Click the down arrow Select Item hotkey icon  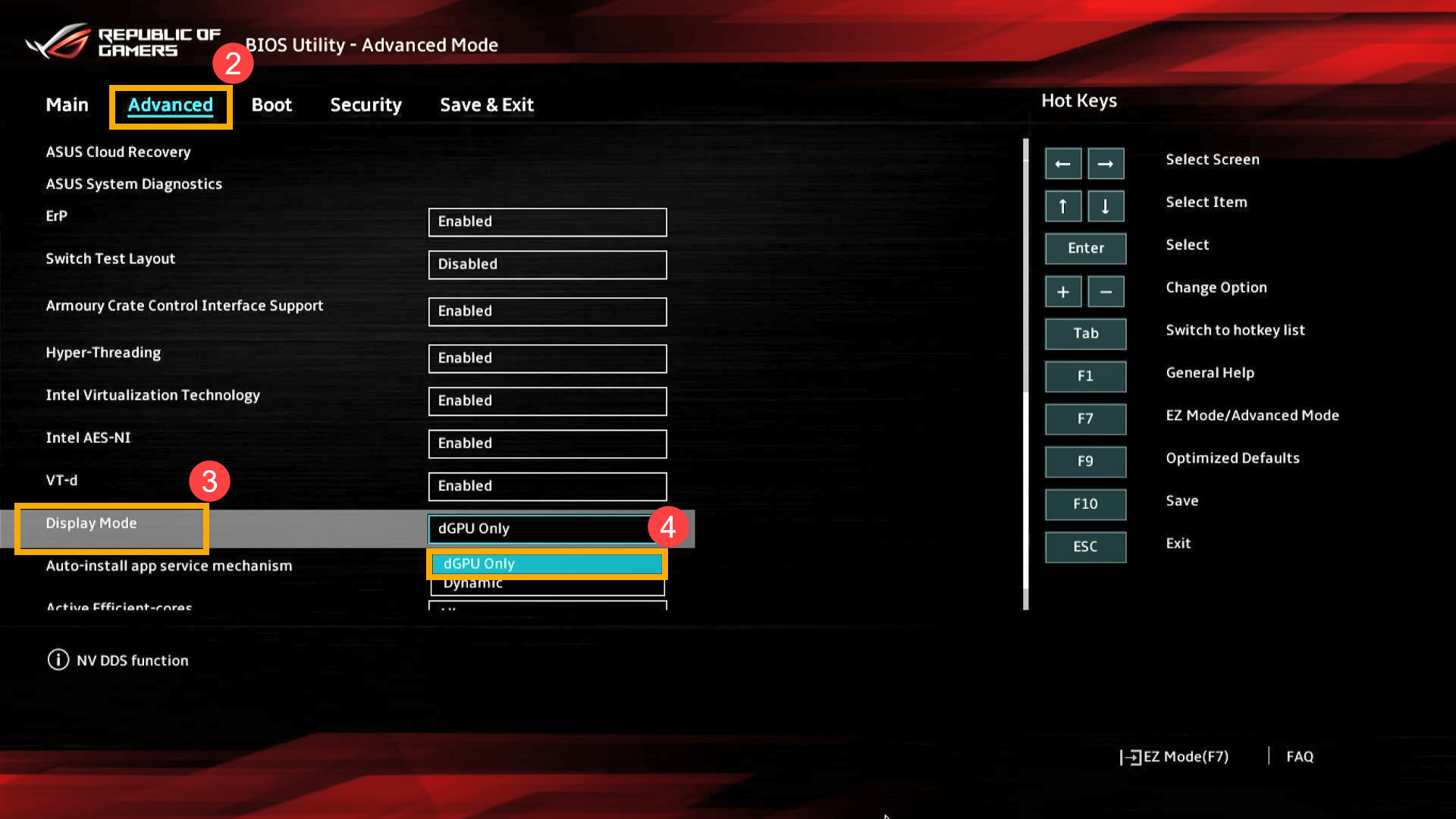click(1106, 206)
